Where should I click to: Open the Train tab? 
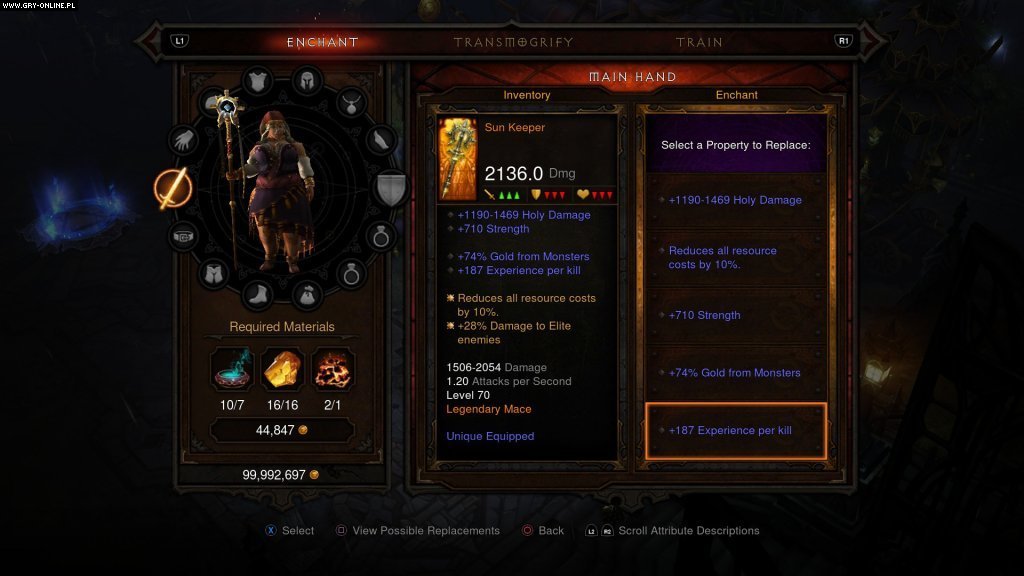pyautogui.click(x=698, y=42)
